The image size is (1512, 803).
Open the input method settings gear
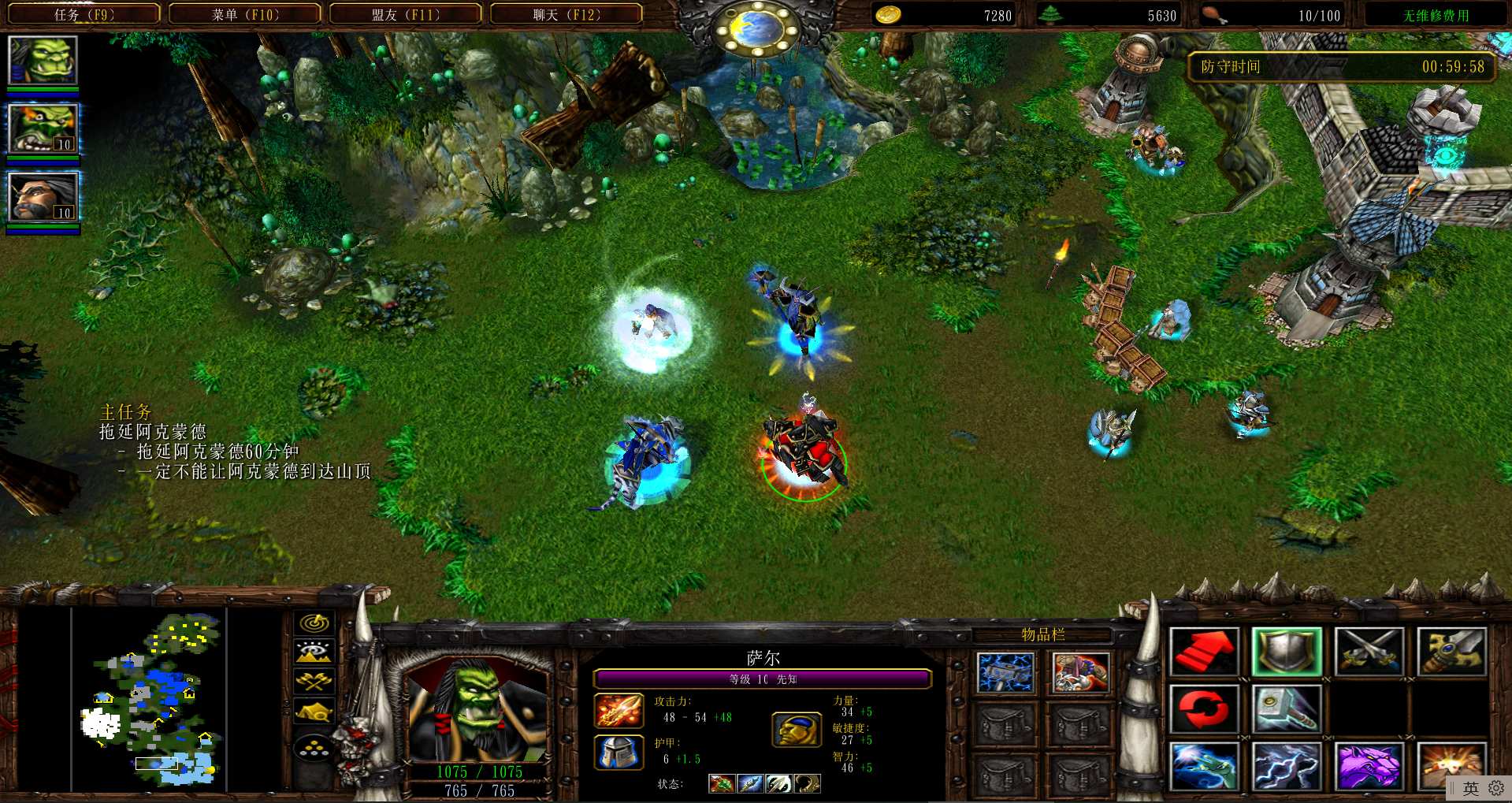tap(1496, 788)
